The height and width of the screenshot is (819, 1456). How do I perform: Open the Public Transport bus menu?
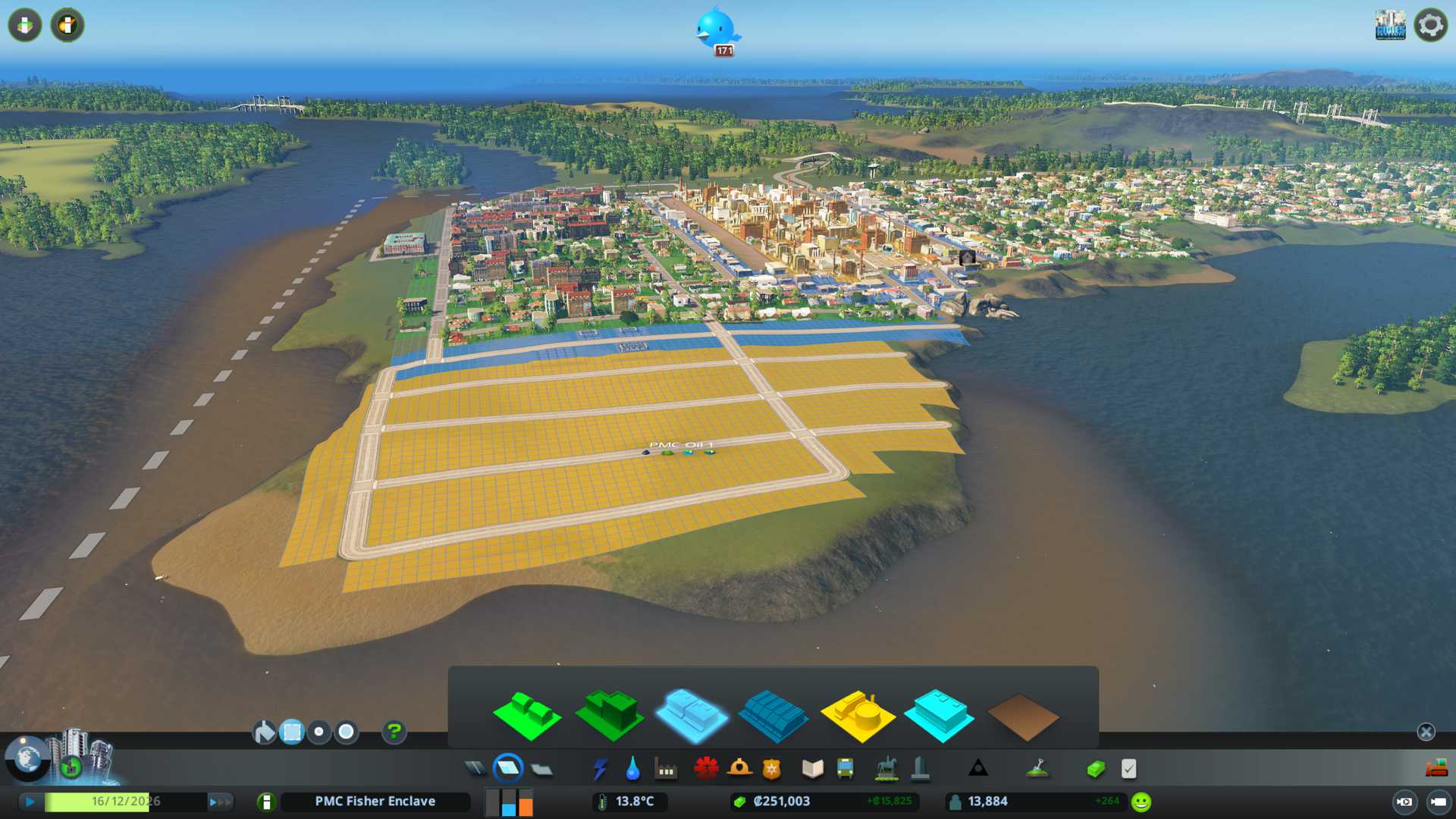coord(845,769)
